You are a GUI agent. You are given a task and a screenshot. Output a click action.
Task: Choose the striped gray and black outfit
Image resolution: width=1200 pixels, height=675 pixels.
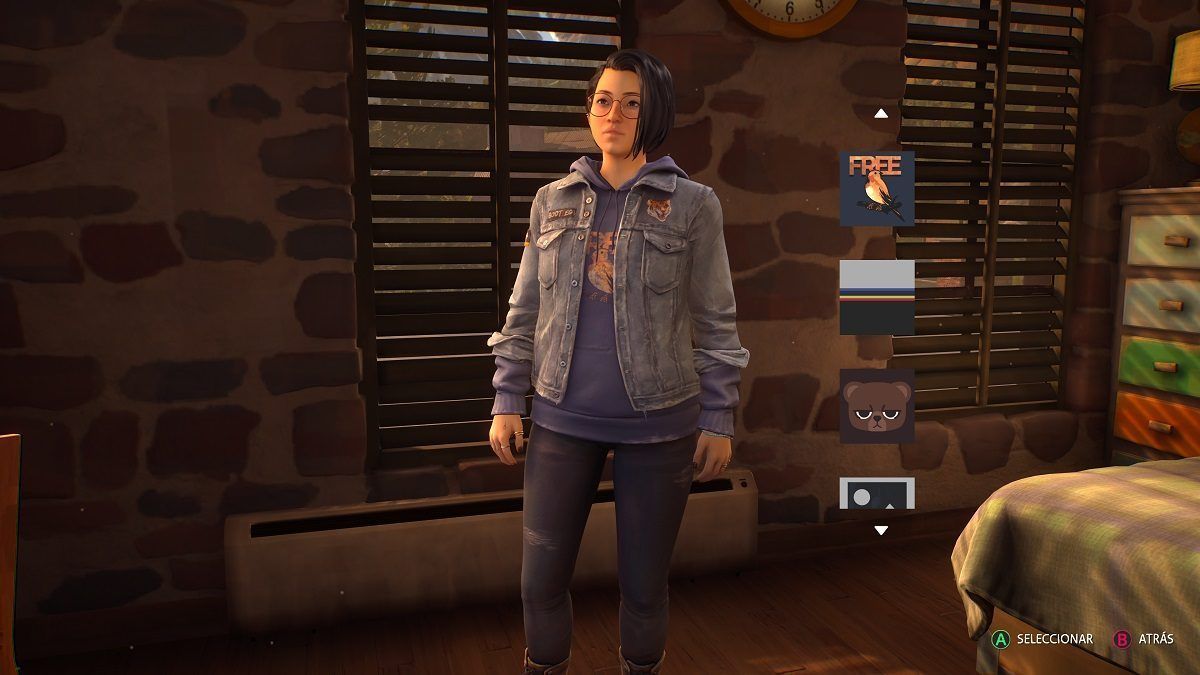(877, 297)
